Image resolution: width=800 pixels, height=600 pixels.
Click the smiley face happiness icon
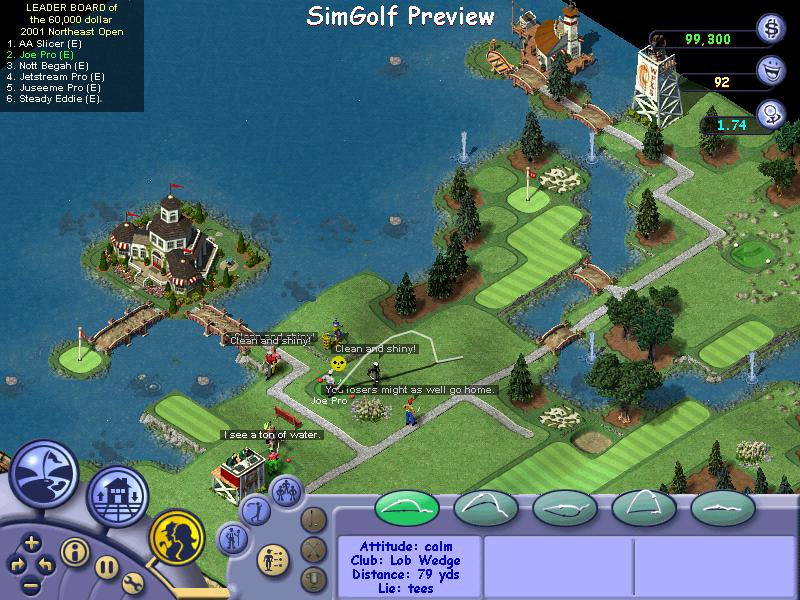[770, 70]
